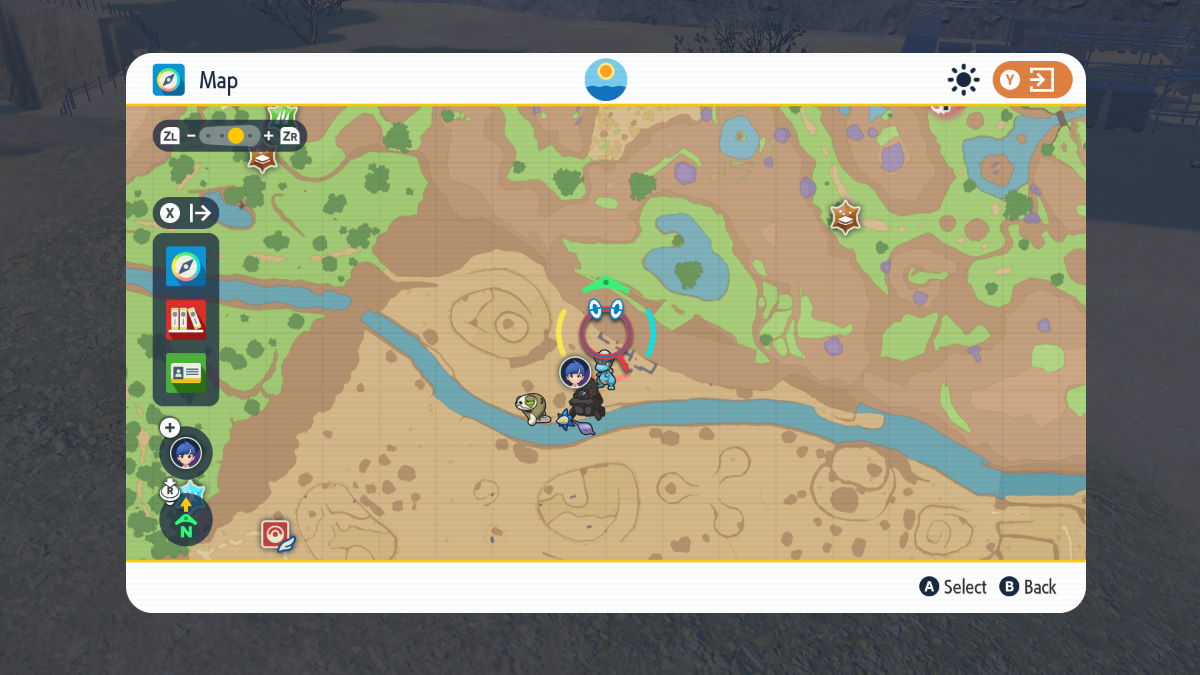Select the olive sloth-like Pokémon map icon
Screen dimensions: 1200x675
point(532,407)
